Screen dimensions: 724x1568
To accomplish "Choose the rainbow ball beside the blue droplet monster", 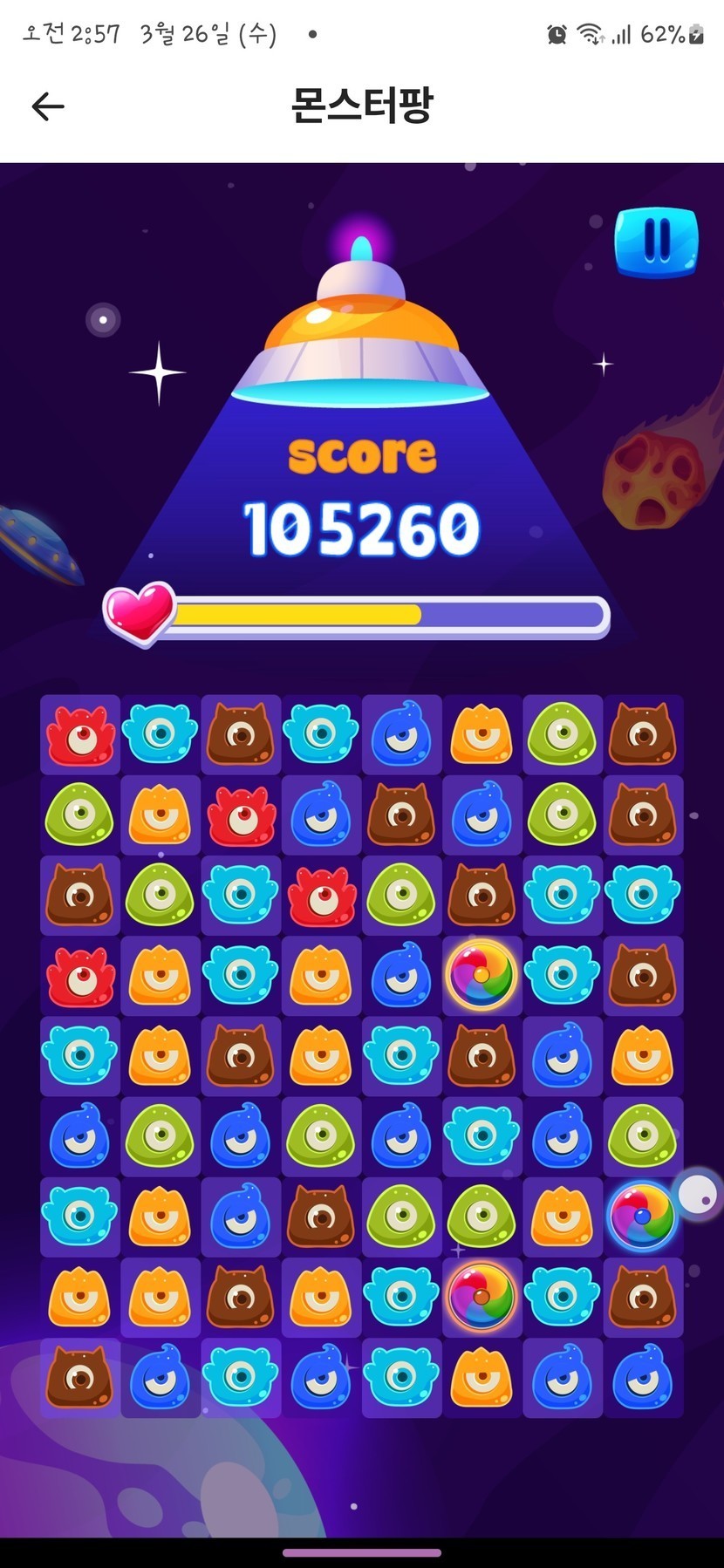I will click(x=481, y=974).
